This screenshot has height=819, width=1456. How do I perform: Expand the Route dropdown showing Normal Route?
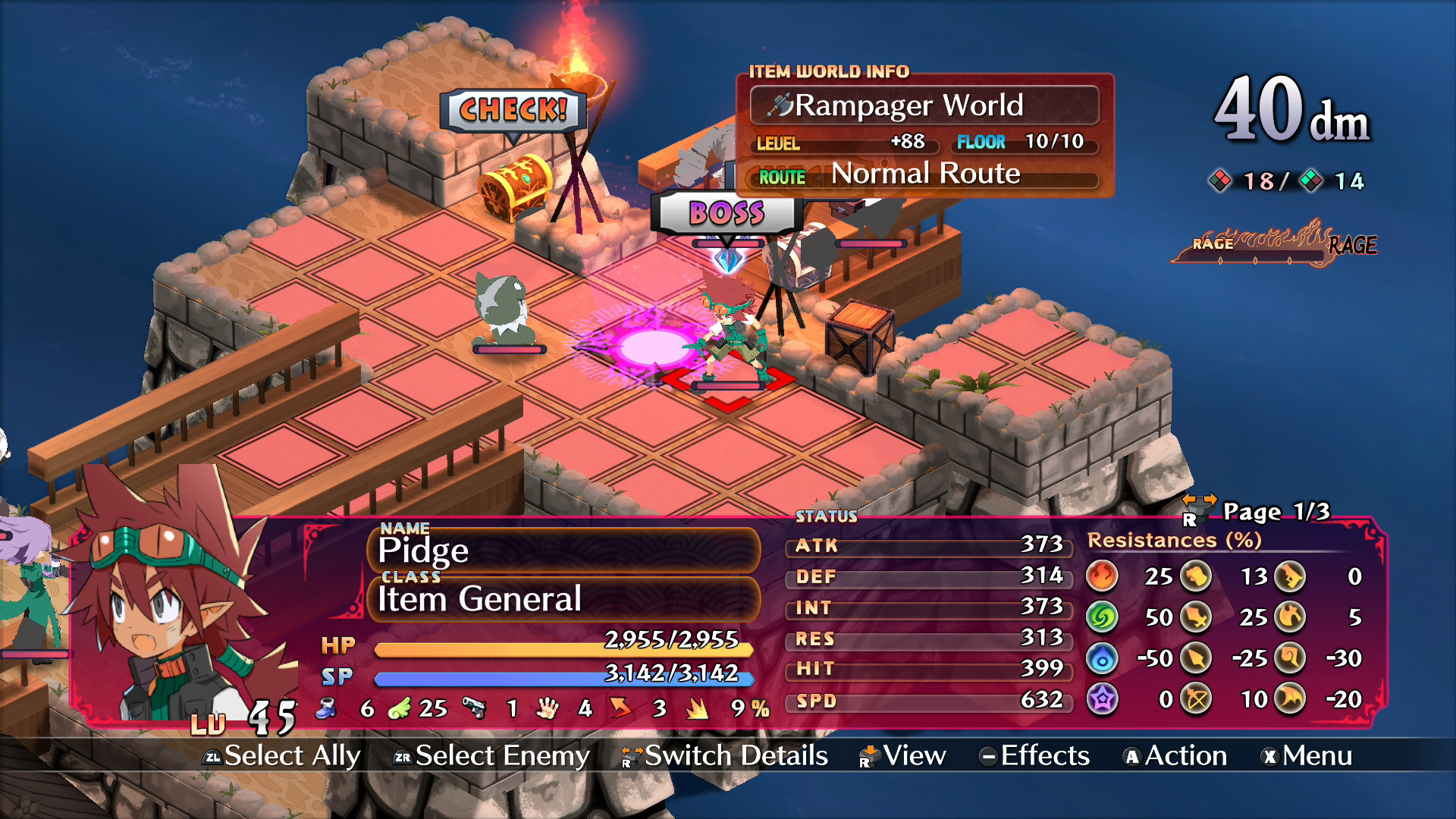click(x=925, y=175)
